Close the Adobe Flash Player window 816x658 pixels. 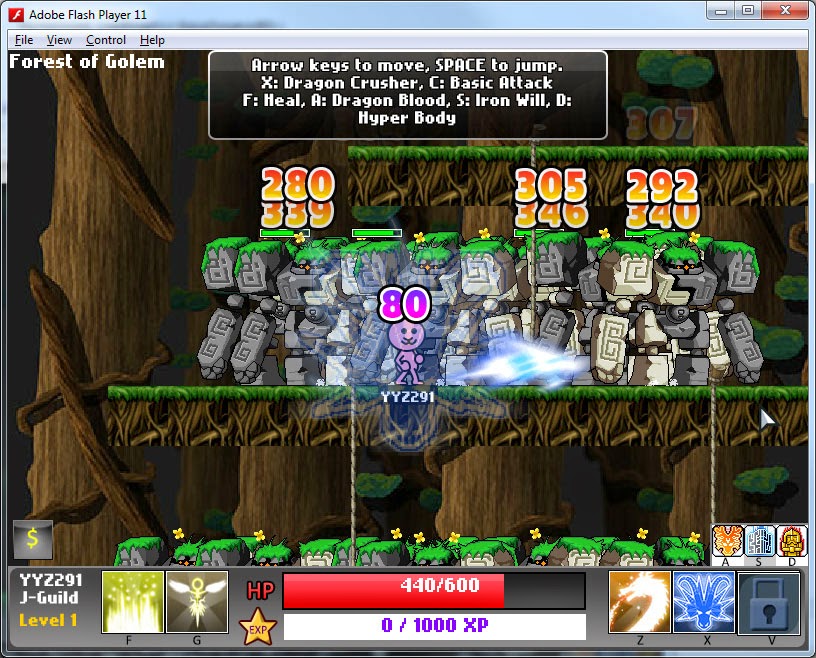[785, 10]
